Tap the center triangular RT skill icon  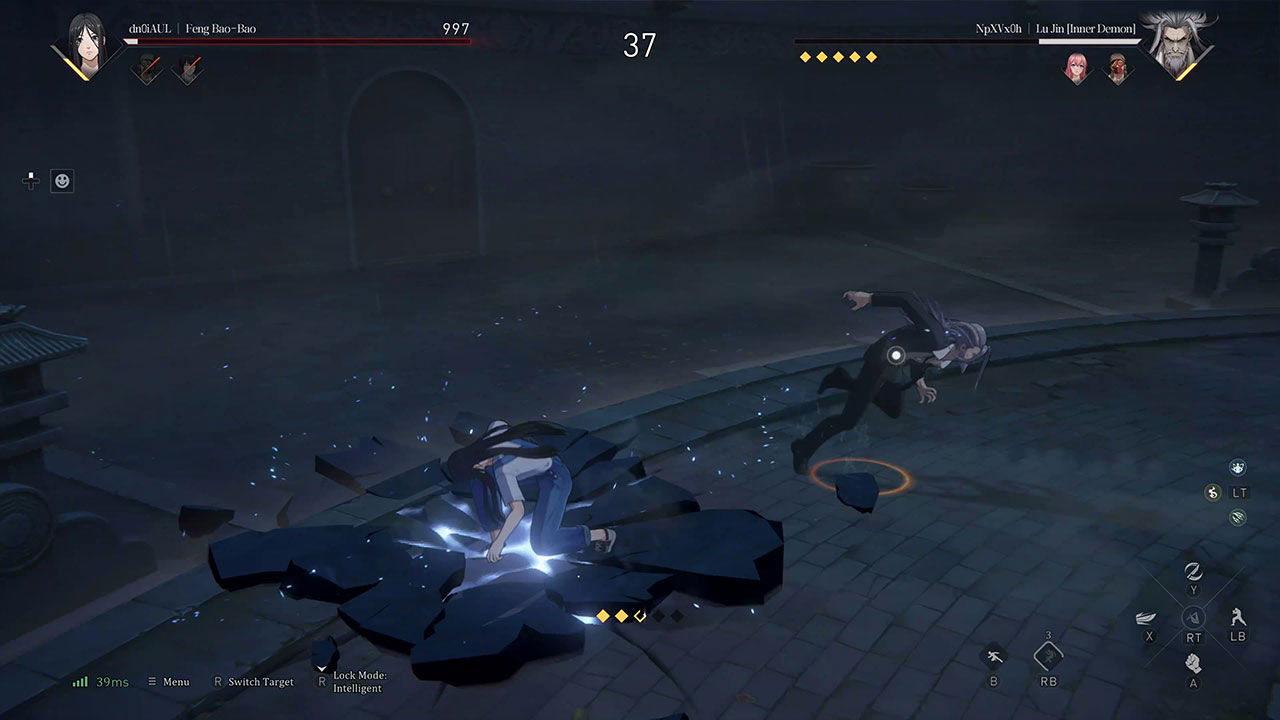[1192, 617]
